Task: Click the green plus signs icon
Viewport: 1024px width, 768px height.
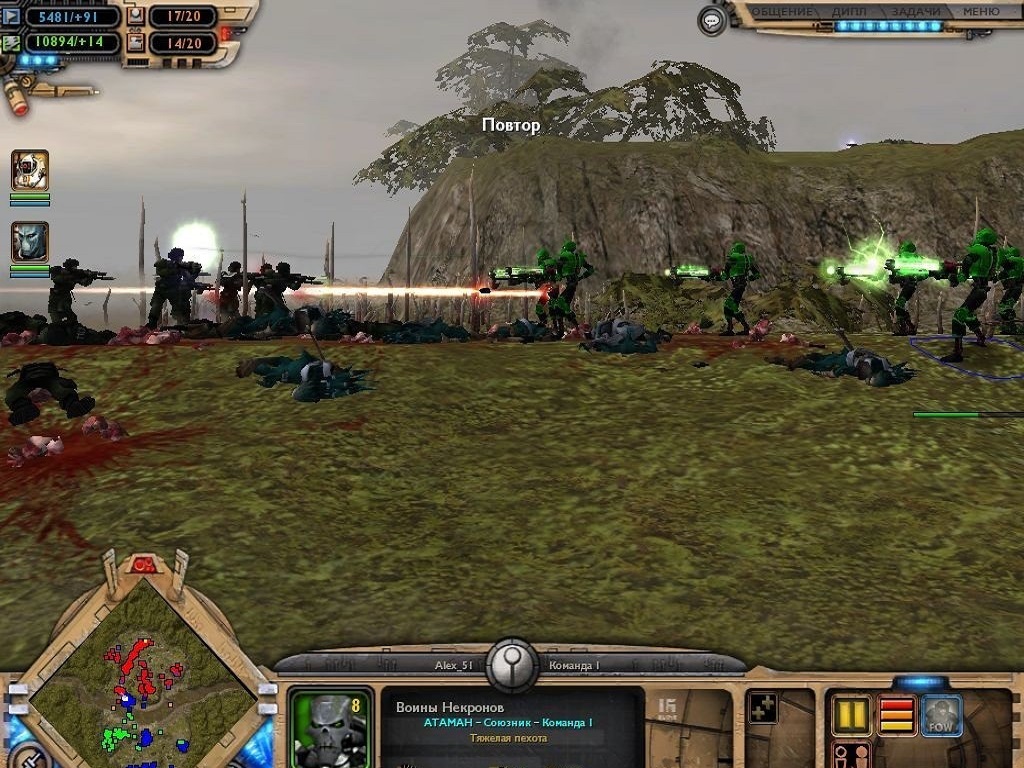Action: 763,708
